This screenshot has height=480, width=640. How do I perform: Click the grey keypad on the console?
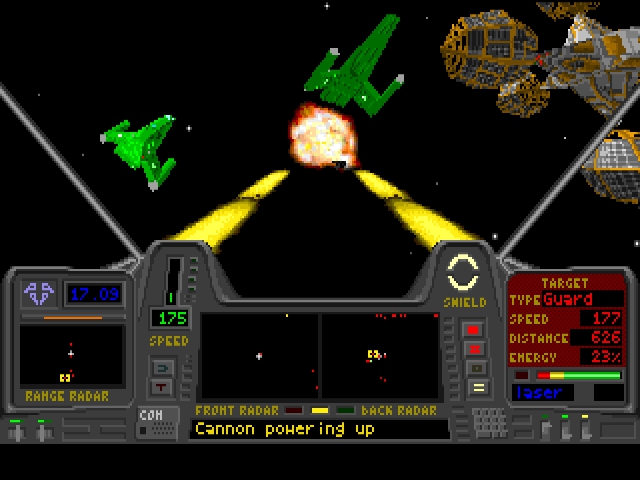point(489,423)
